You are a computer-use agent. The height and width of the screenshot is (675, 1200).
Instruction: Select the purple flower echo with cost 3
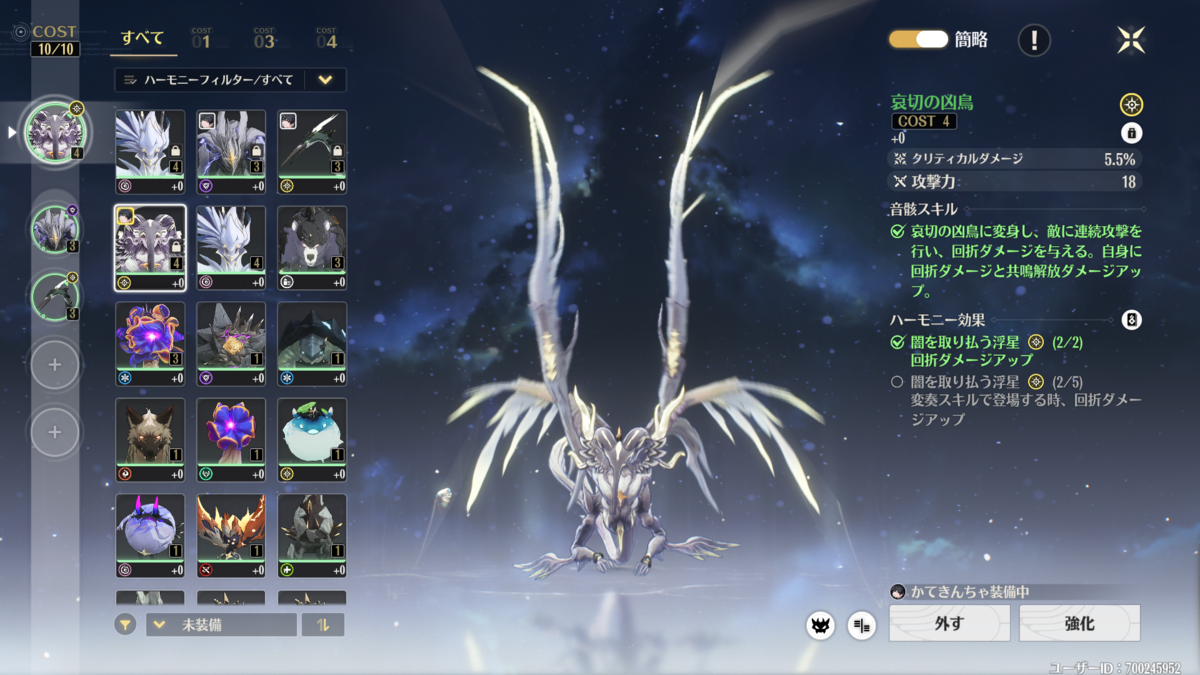click(150, 337)
